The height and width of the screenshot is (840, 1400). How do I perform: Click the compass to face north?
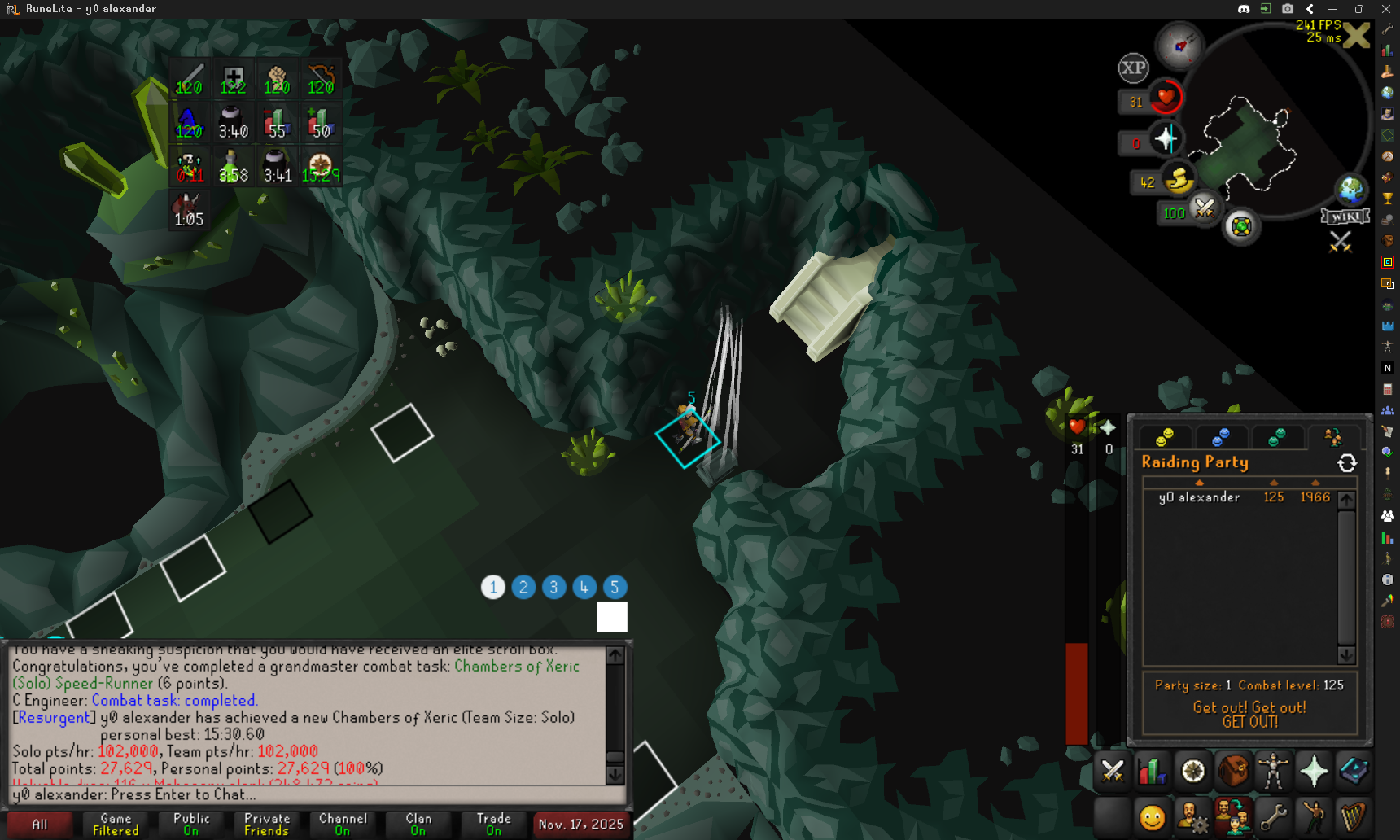coord(1179,46)
